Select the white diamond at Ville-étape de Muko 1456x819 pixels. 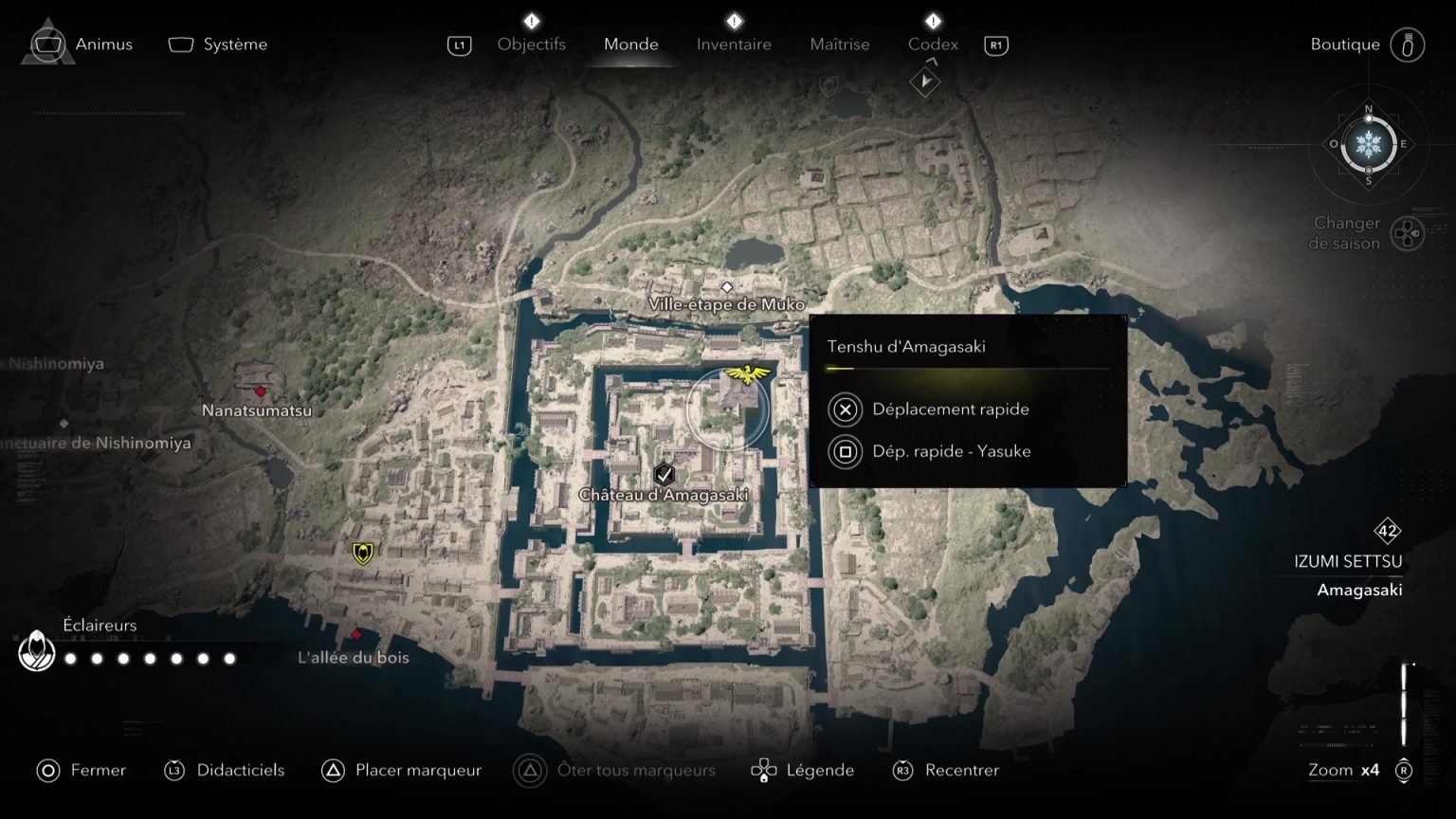click(x=727, y=285)
